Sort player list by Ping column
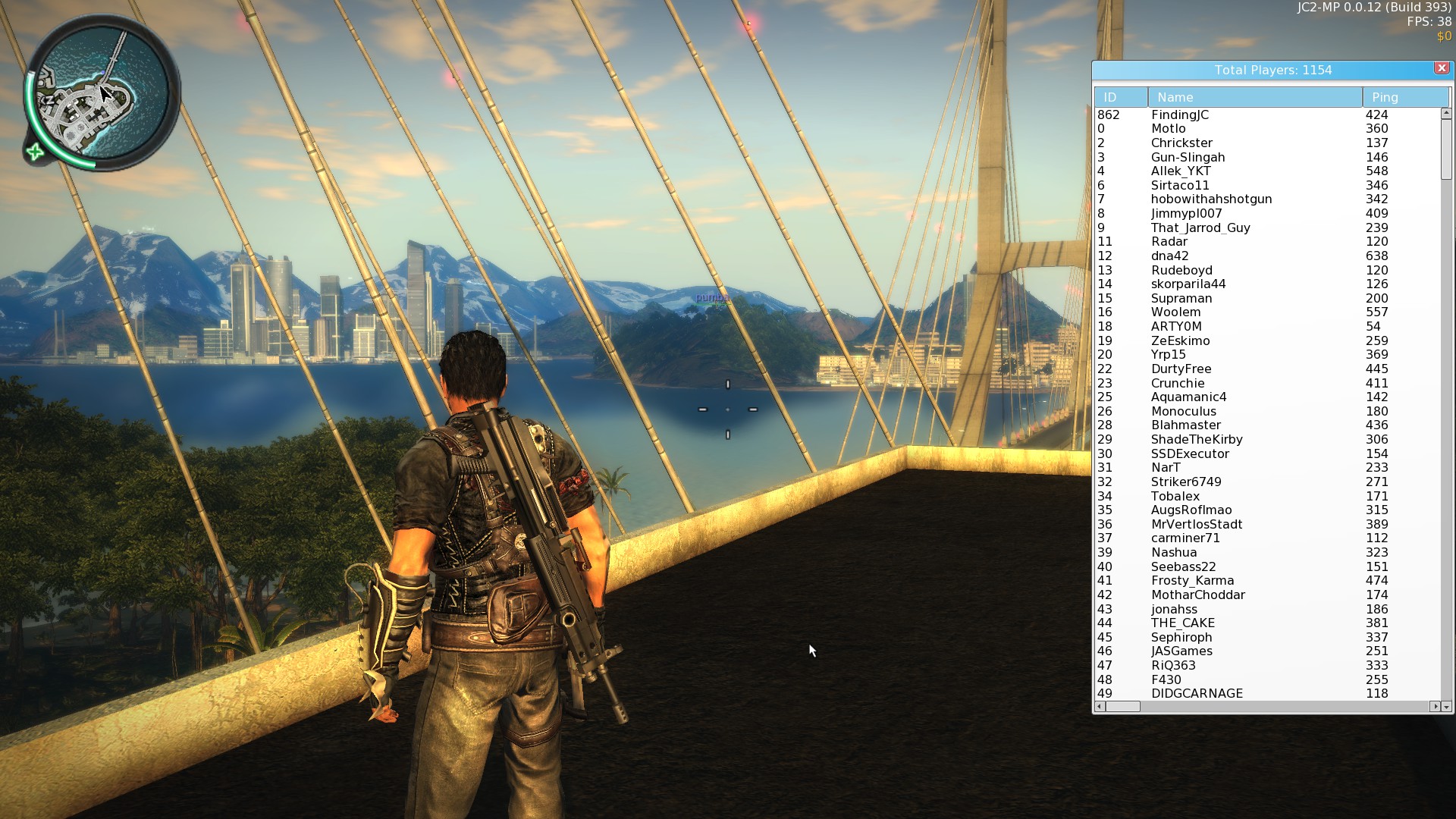The image size is (1456, 819). 1404,97
